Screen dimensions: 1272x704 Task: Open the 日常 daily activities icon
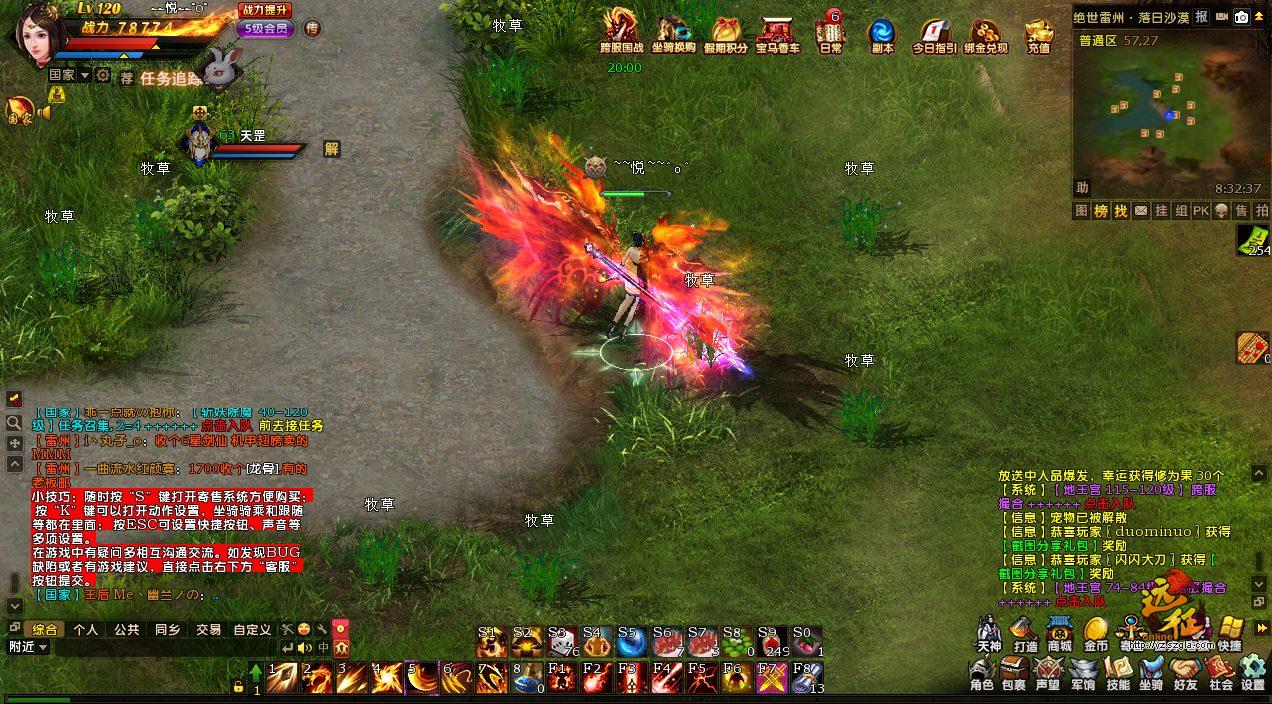[x=830, y=34]
